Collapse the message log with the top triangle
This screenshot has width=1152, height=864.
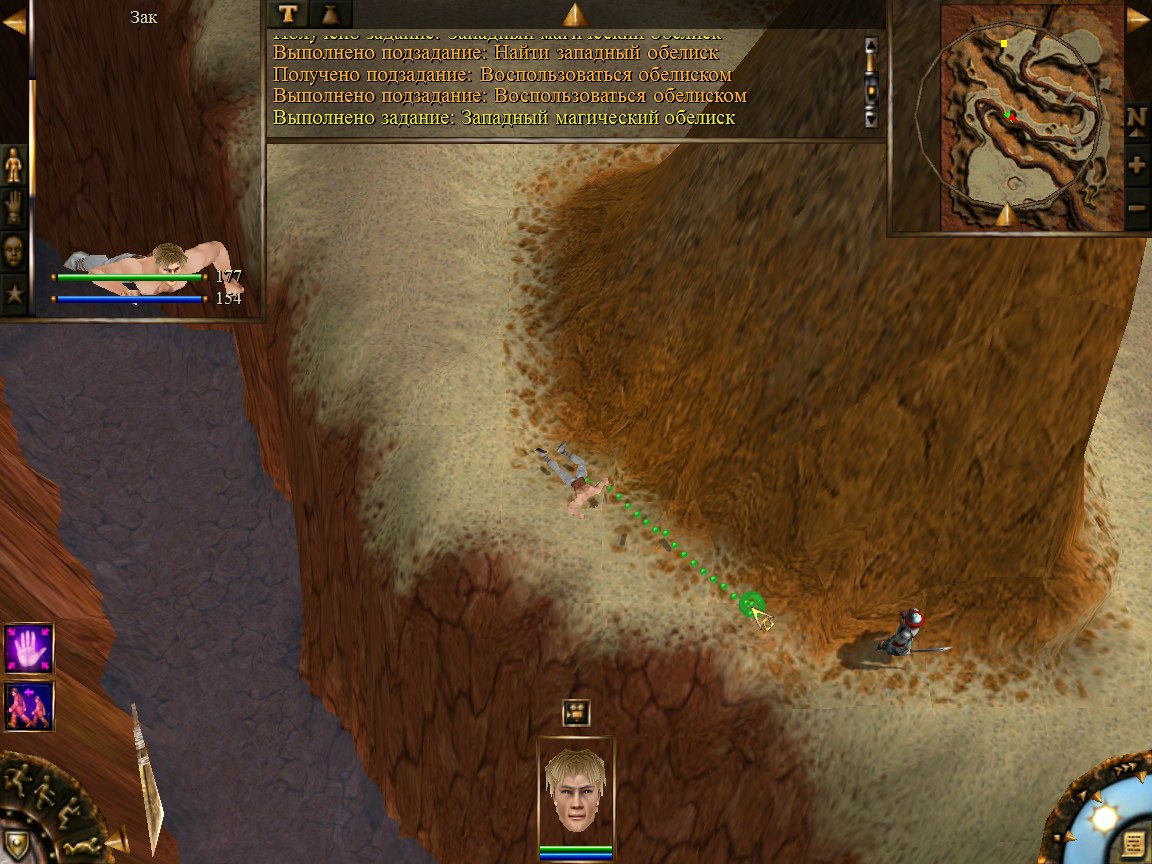click(575, 14)
